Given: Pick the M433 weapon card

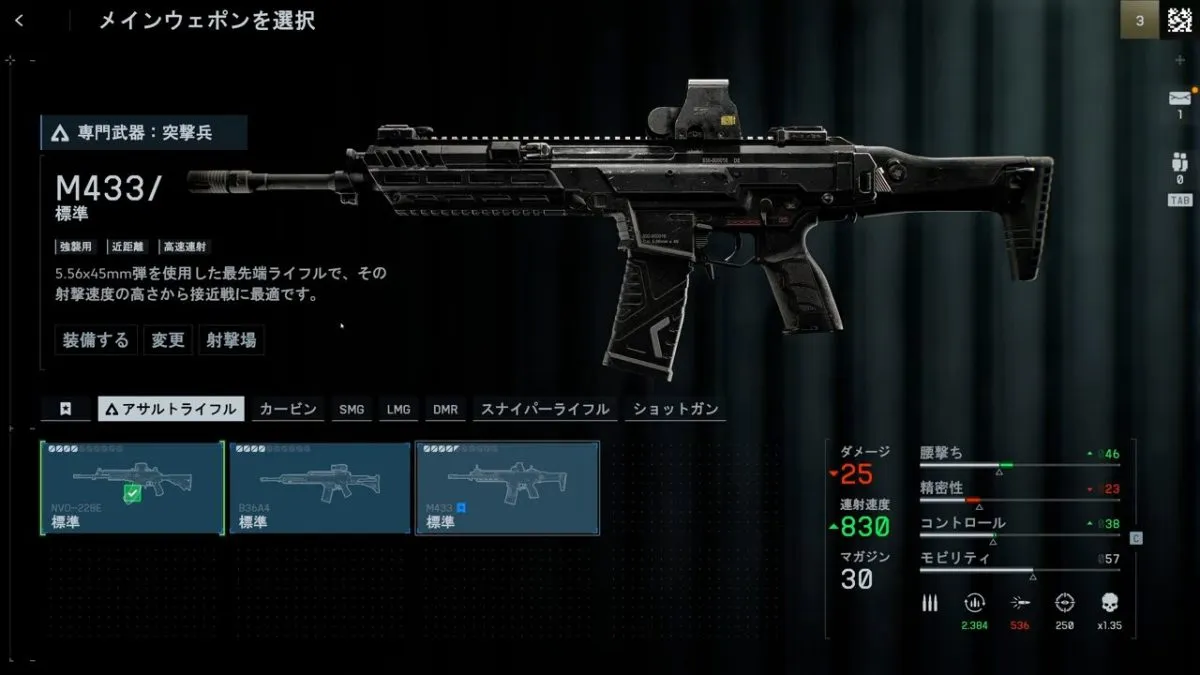Looking at the screenshot, I should pos(507,488).
